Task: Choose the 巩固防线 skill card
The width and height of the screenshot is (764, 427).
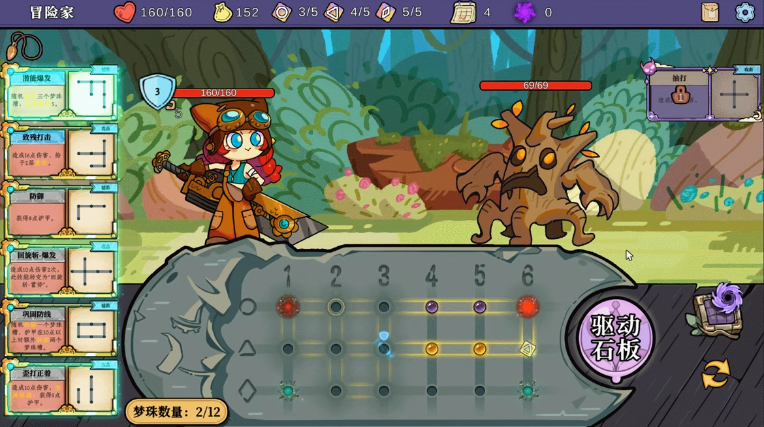Action: (x=60, y=328)
